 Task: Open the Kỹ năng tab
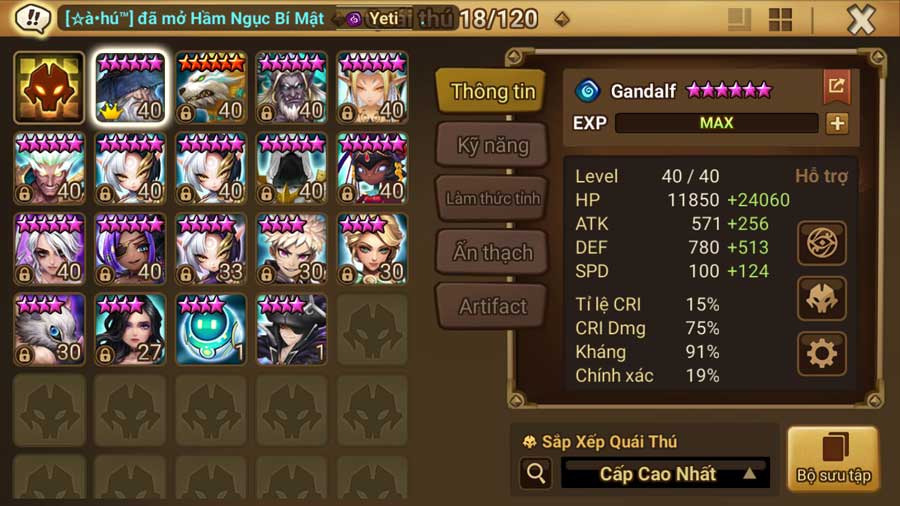click(x=492, y=146)
